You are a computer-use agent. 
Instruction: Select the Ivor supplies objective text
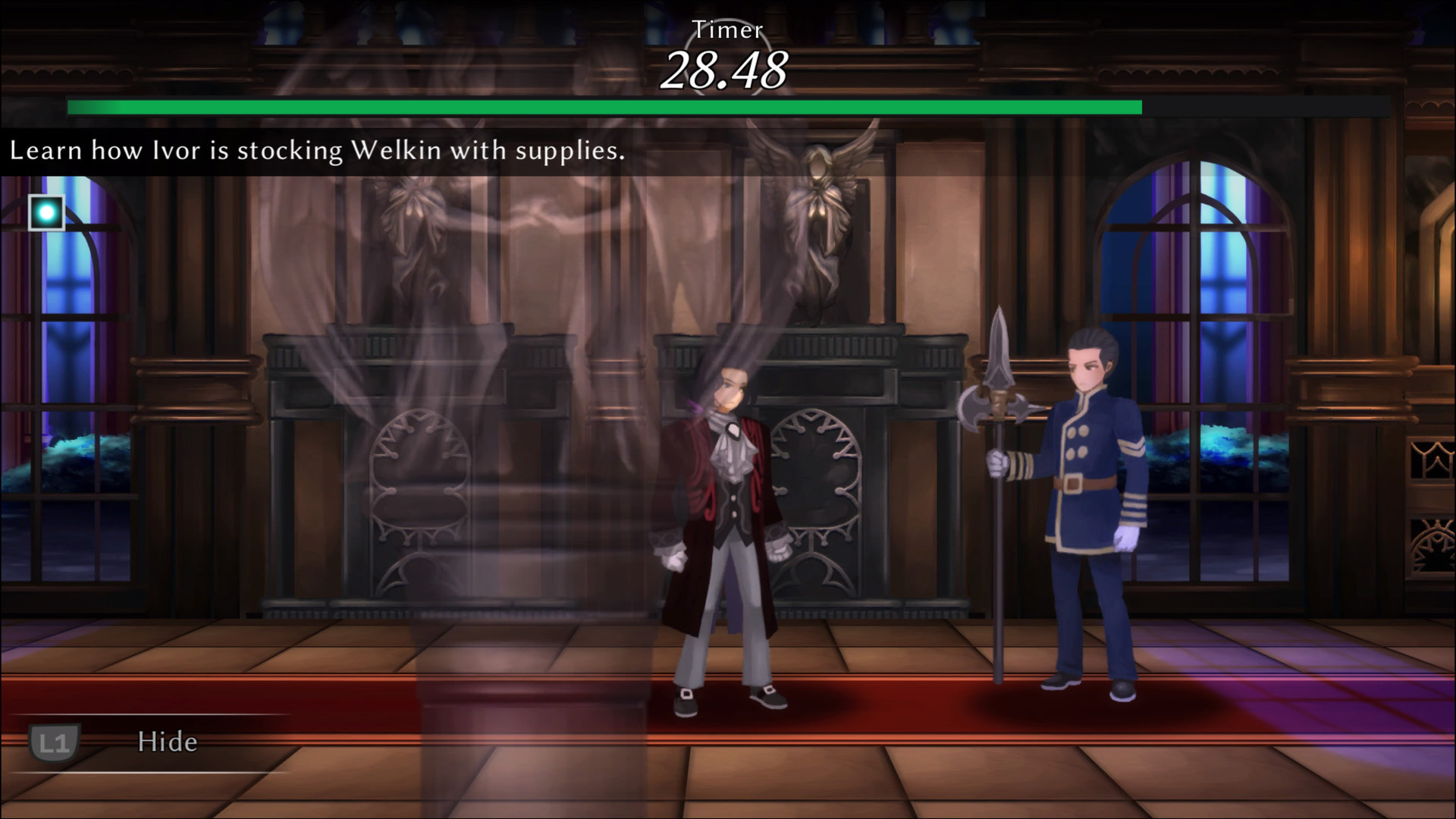pos(317,151)
